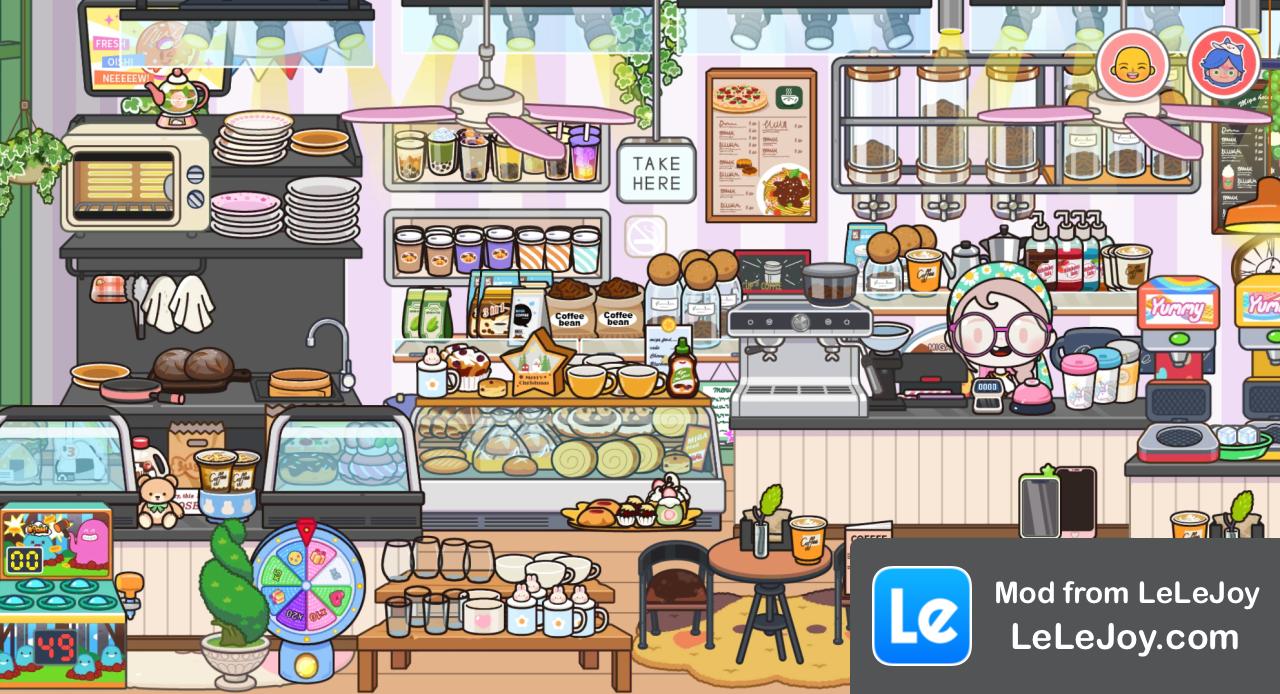The width and height of the screenshot is (1280, 694).
Task: Click the blue LeLeJoy logo icon
Action: pyautogui.click(x=921, y=616)
